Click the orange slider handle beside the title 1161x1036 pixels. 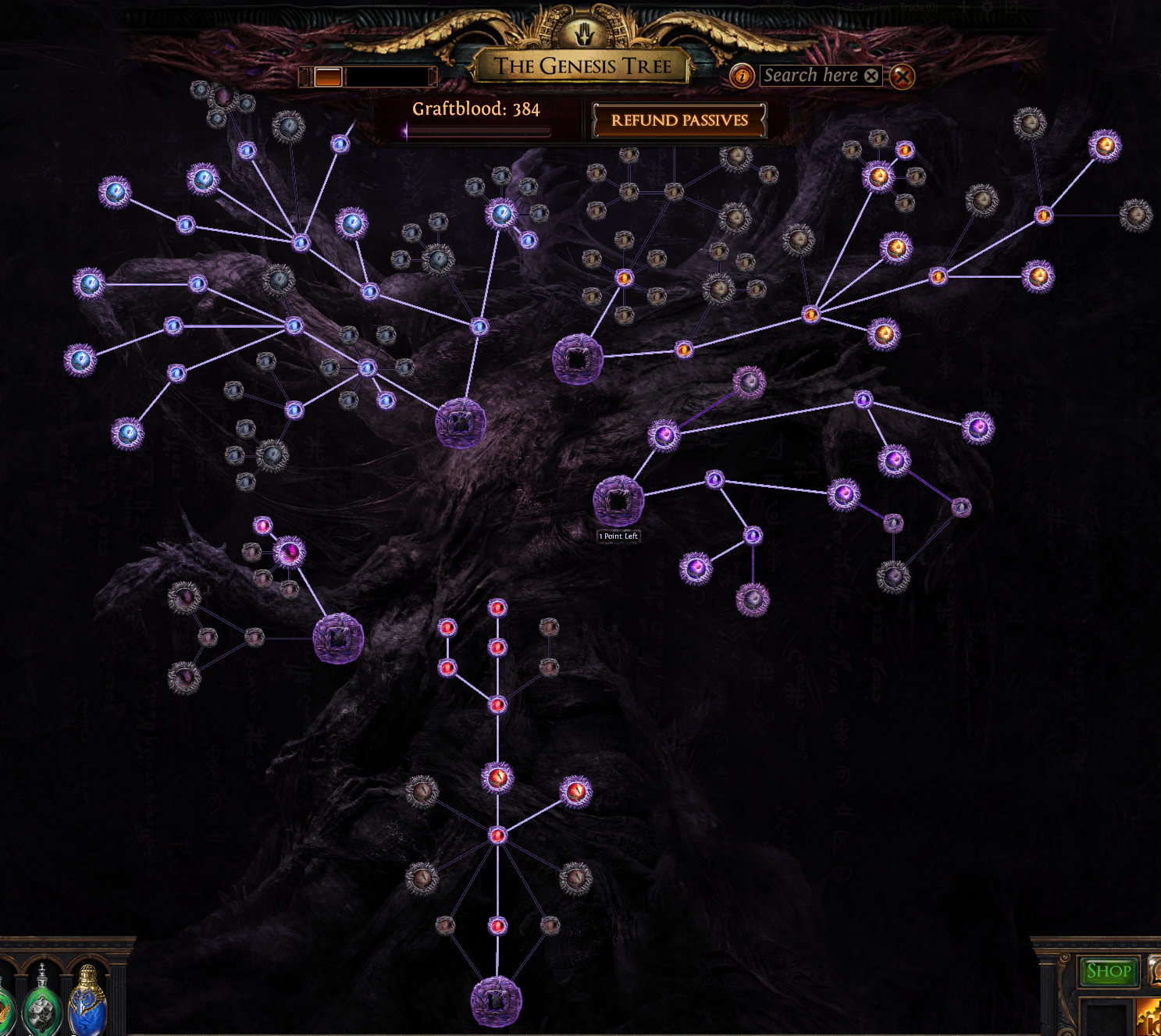328,77
